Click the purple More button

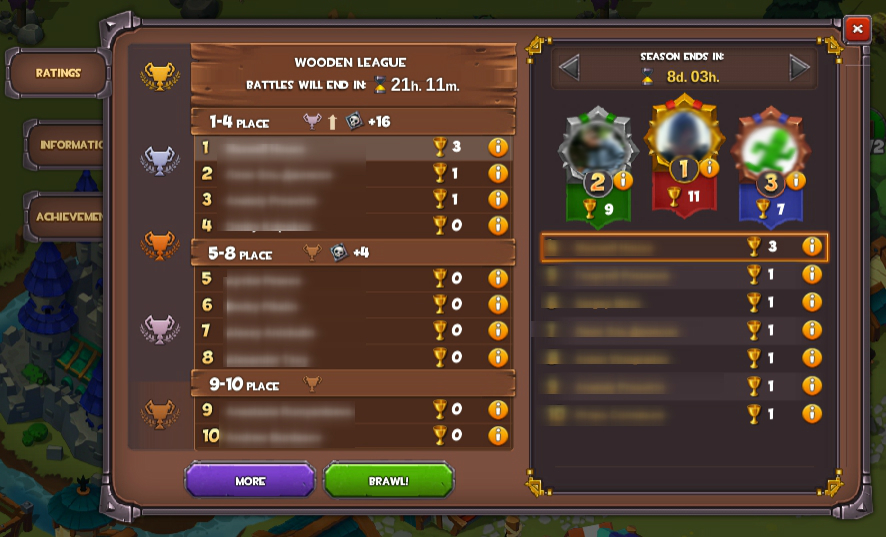pyautogui.click(x=250, y=481)
